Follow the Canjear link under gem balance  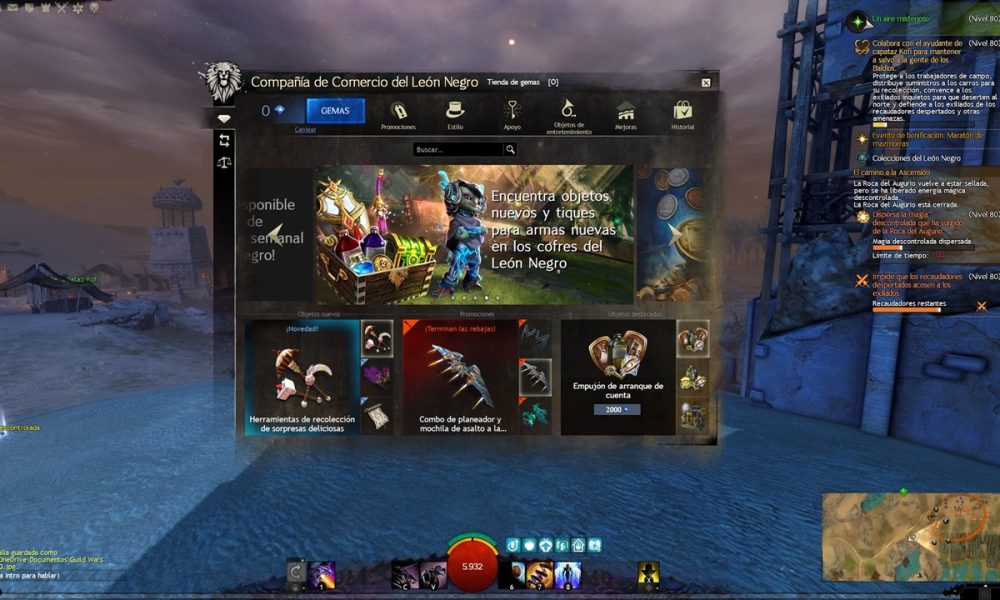coord(306,130)
